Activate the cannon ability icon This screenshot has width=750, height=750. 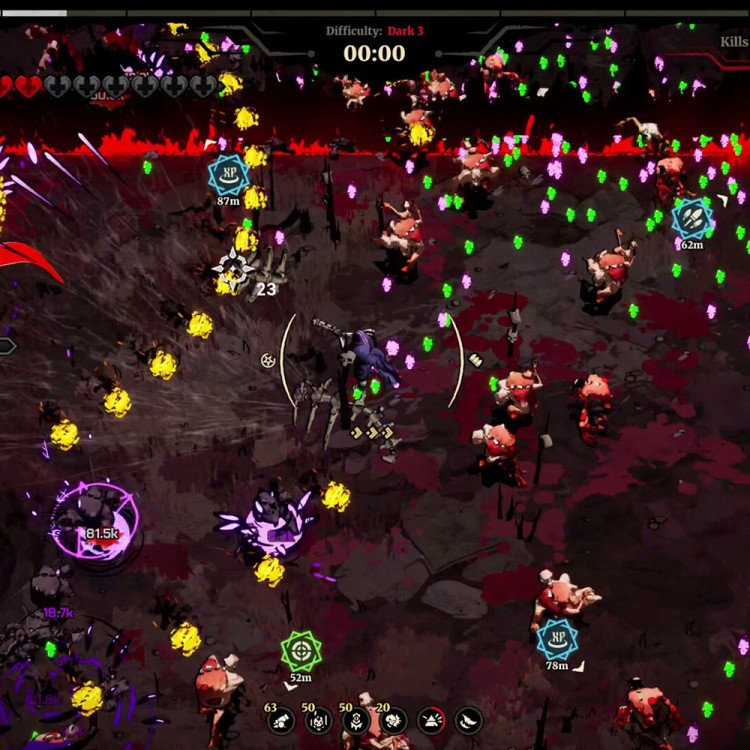pyautogui.click(x=282, y=720)
